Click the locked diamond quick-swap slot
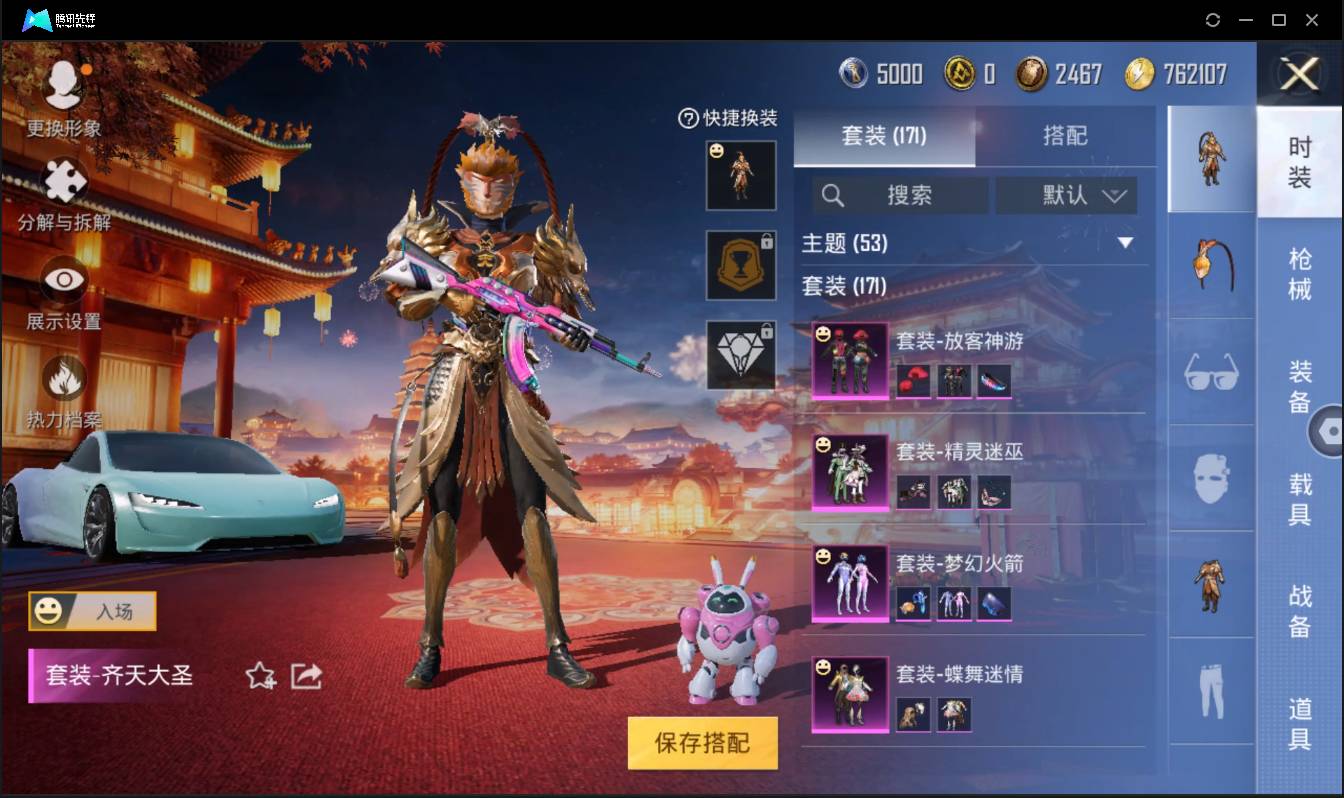The image size is (1344, 798). pyautogui.click(x=740, y=356)
